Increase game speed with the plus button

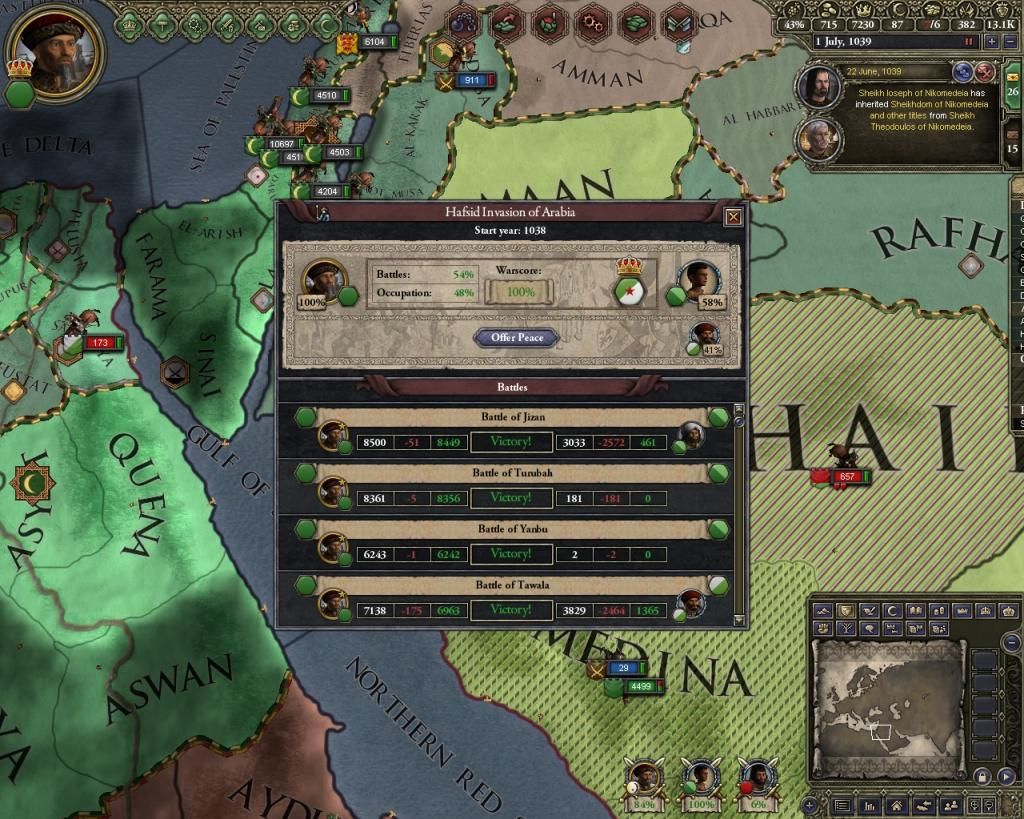point(991,41)
